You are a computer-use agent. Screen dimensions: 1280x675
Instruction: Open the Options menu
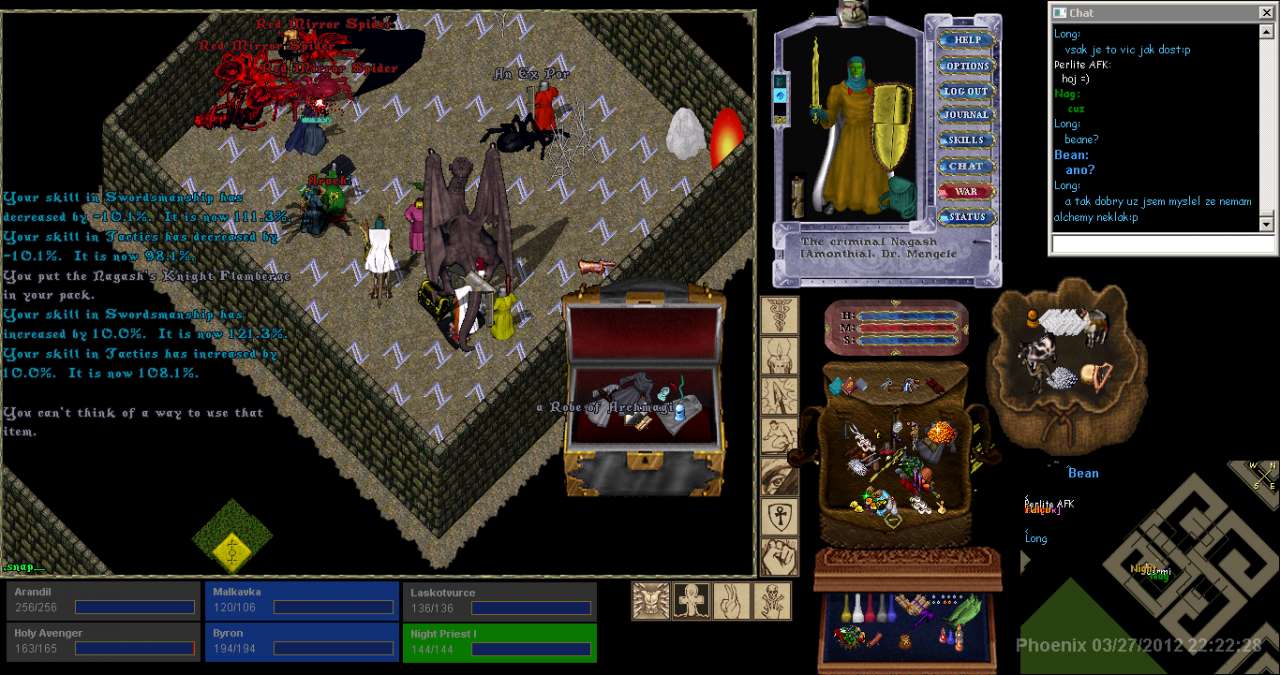[x=966, y=66]
